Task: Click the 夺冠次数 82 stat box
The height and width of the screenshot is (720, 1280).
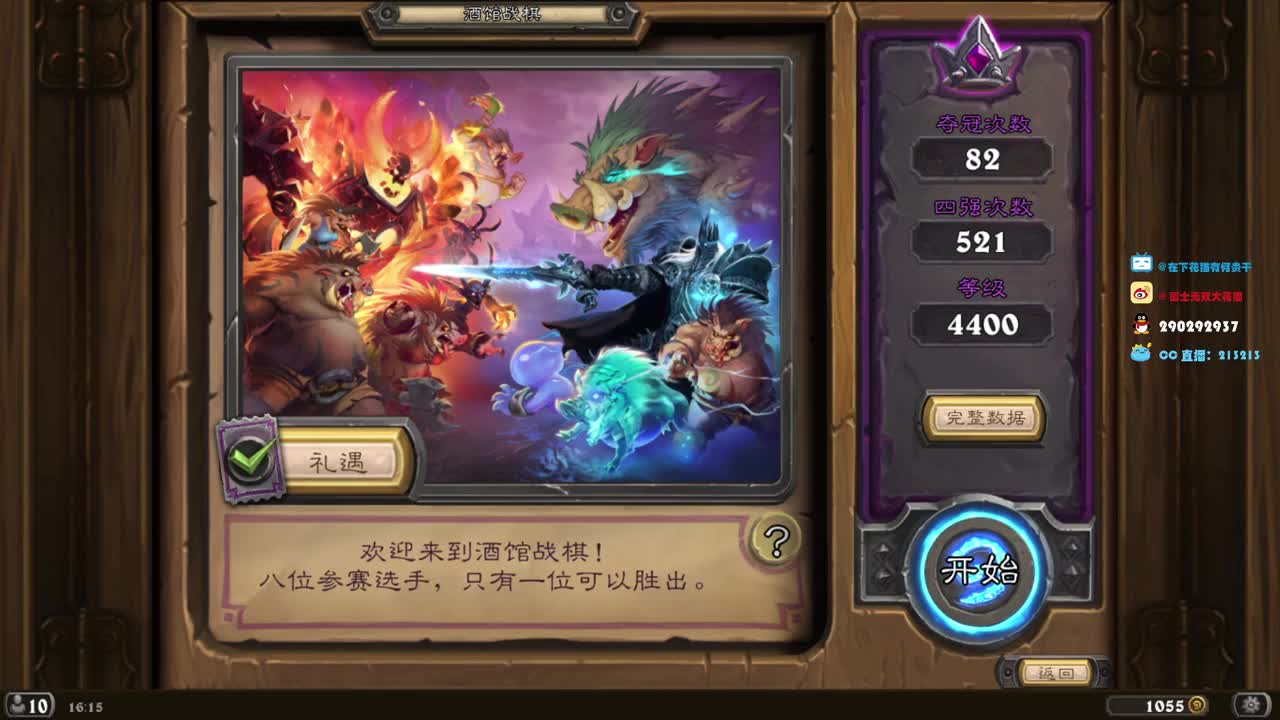Action: pos(983,158)
